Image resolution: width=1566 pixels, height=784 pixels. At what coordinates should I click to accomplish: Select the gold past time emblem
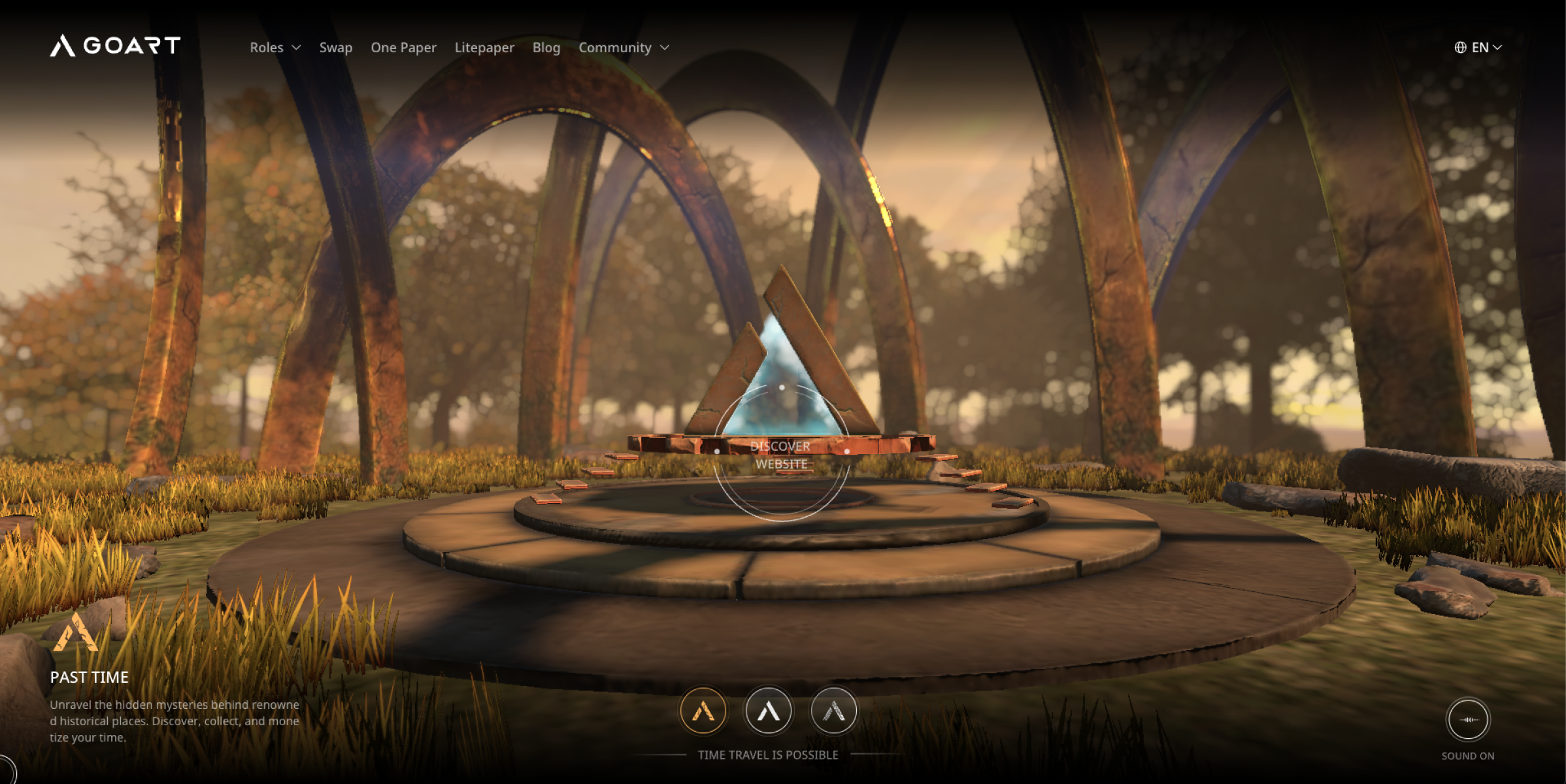pyautogui.click(x=703, y=710)
